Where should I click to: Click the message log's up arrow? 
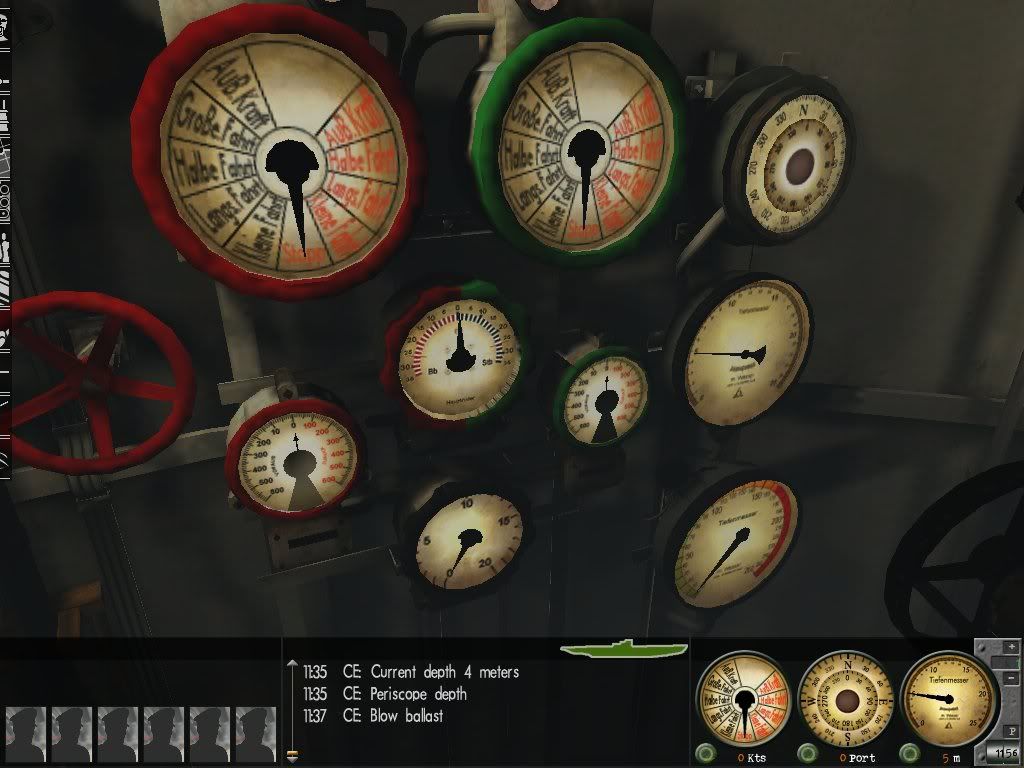[293, 662]
